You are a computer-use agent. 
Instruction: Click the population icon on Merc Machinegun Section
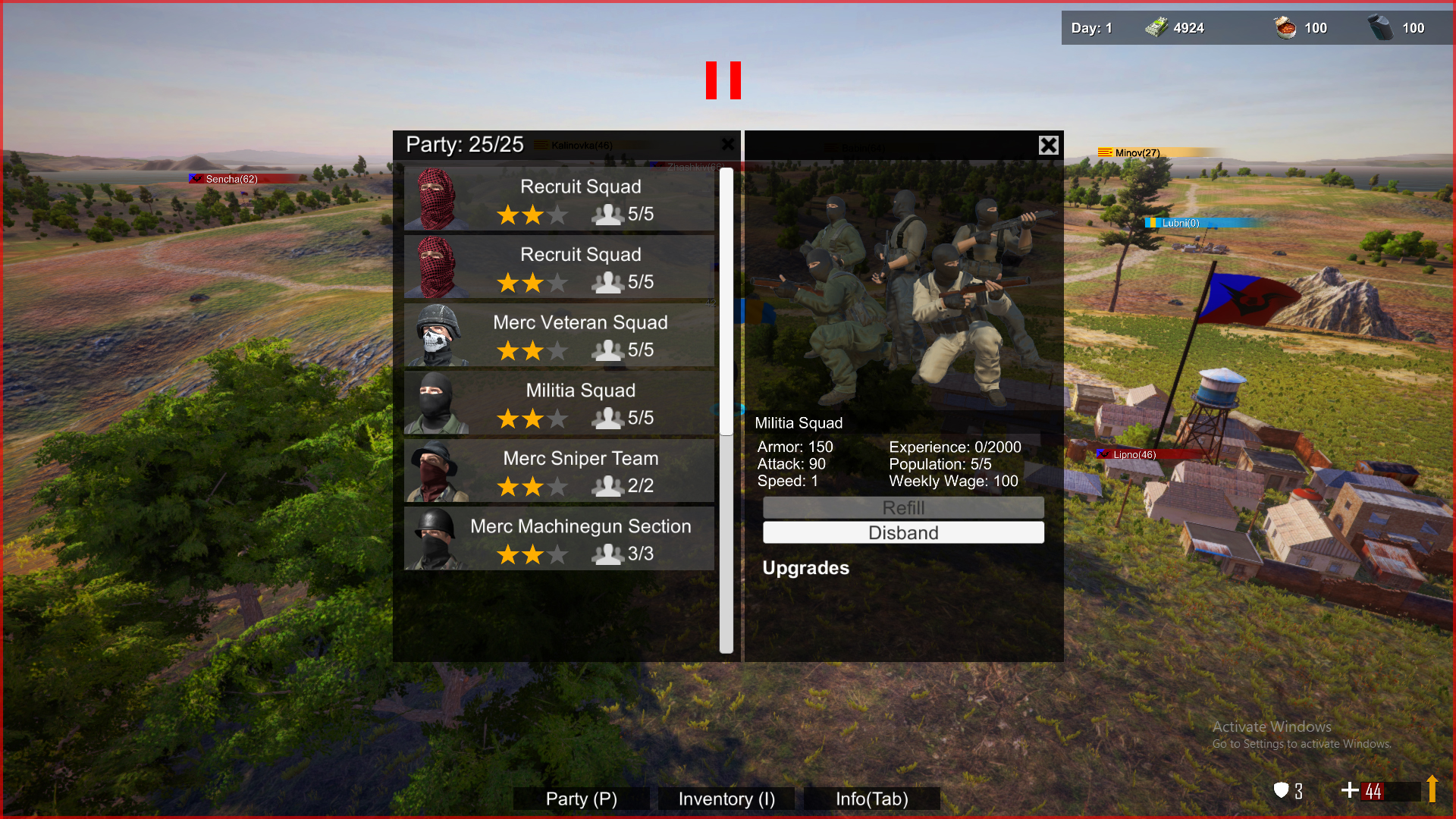pyautogui.click(x=609, y=554)
